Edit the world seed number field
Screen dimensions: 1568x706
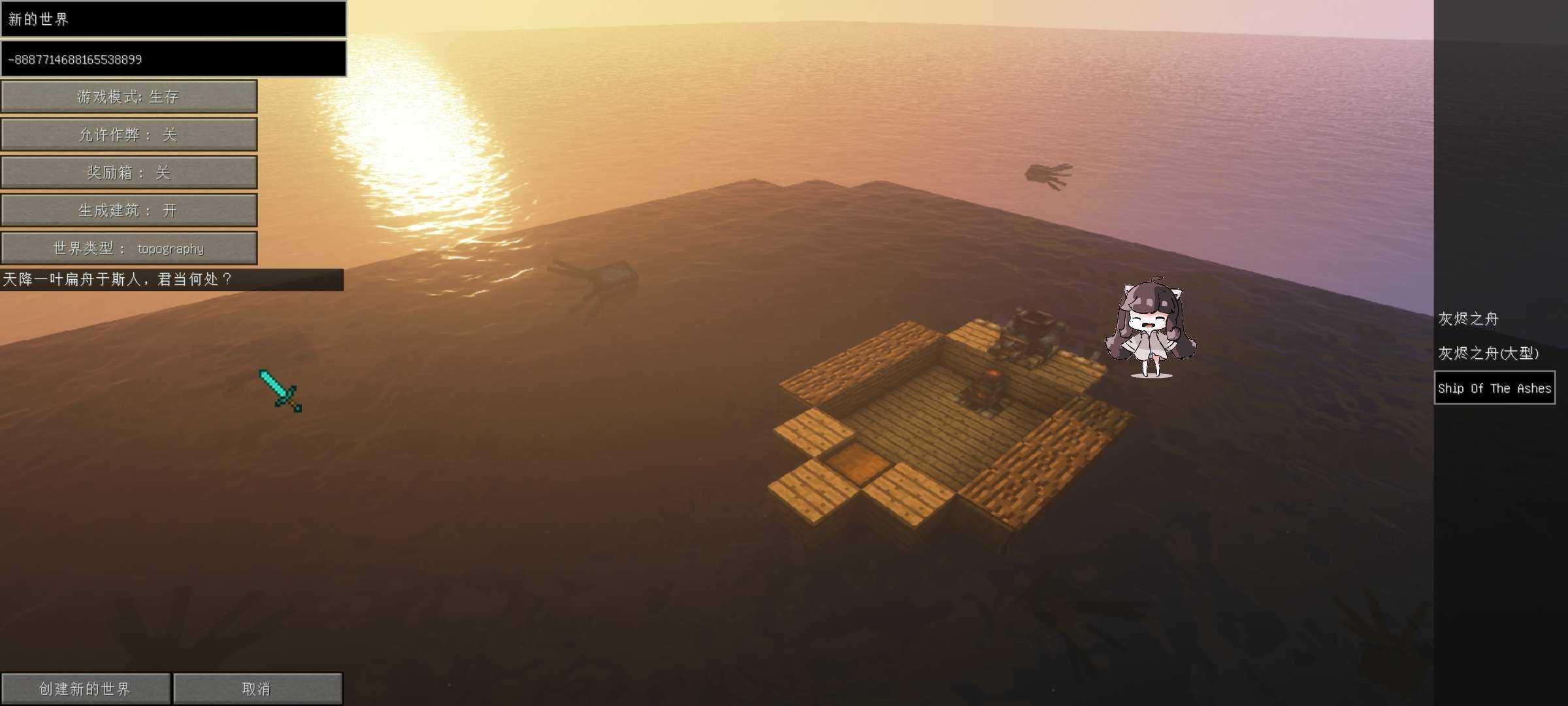[x=173, y=59]
